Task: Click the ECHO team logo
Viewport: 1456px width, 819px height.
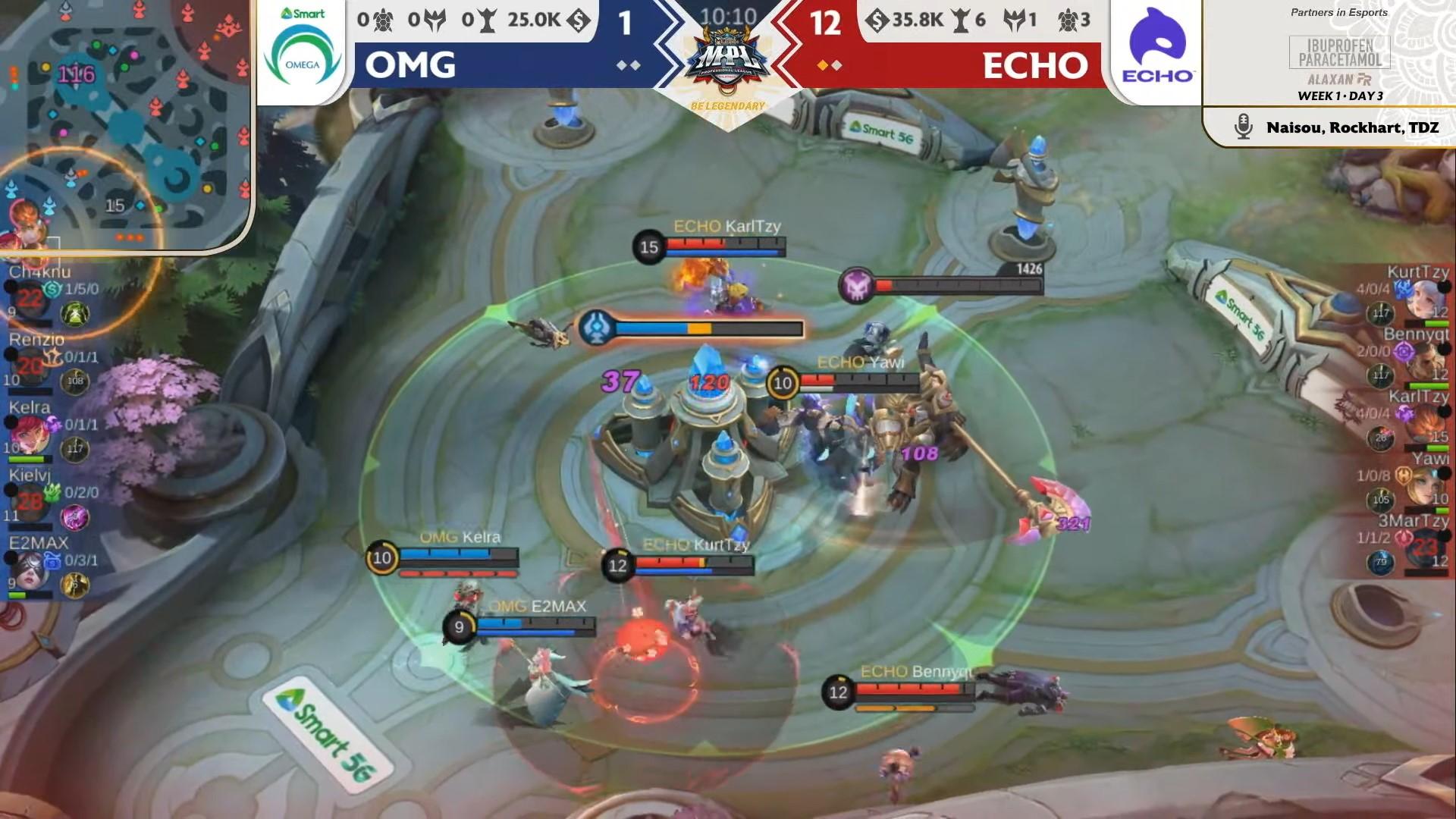Action: 1157,47
